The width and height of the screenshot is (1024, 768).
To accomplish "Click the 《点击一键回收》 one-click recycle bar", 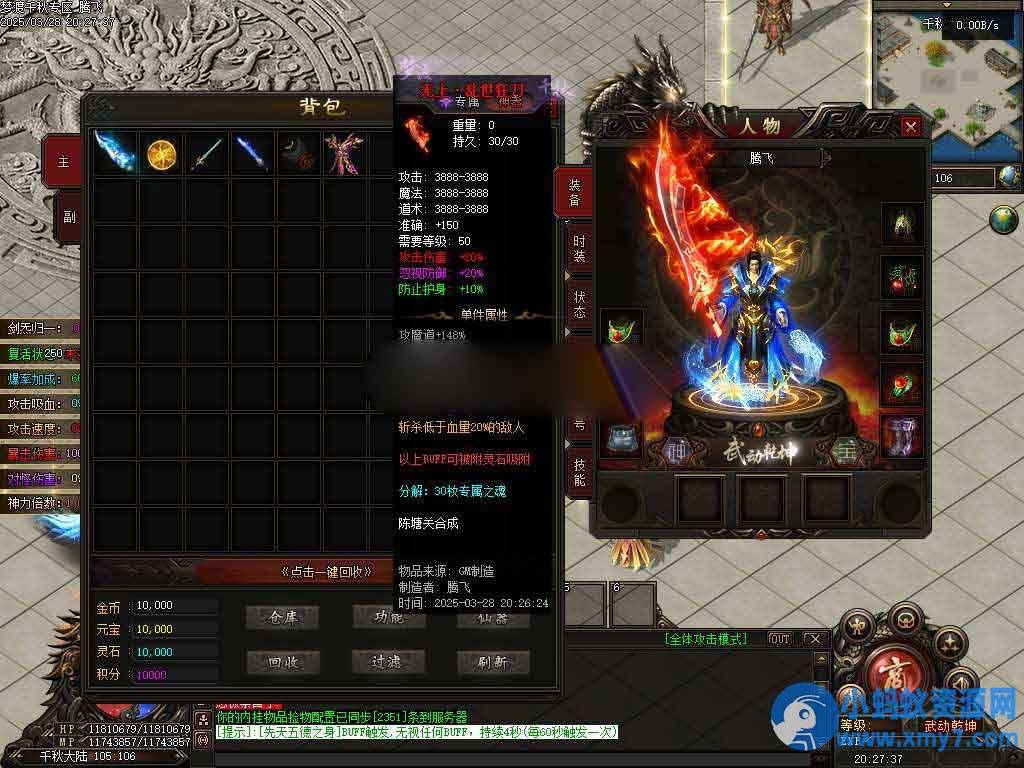I will (x=326, y=572).
